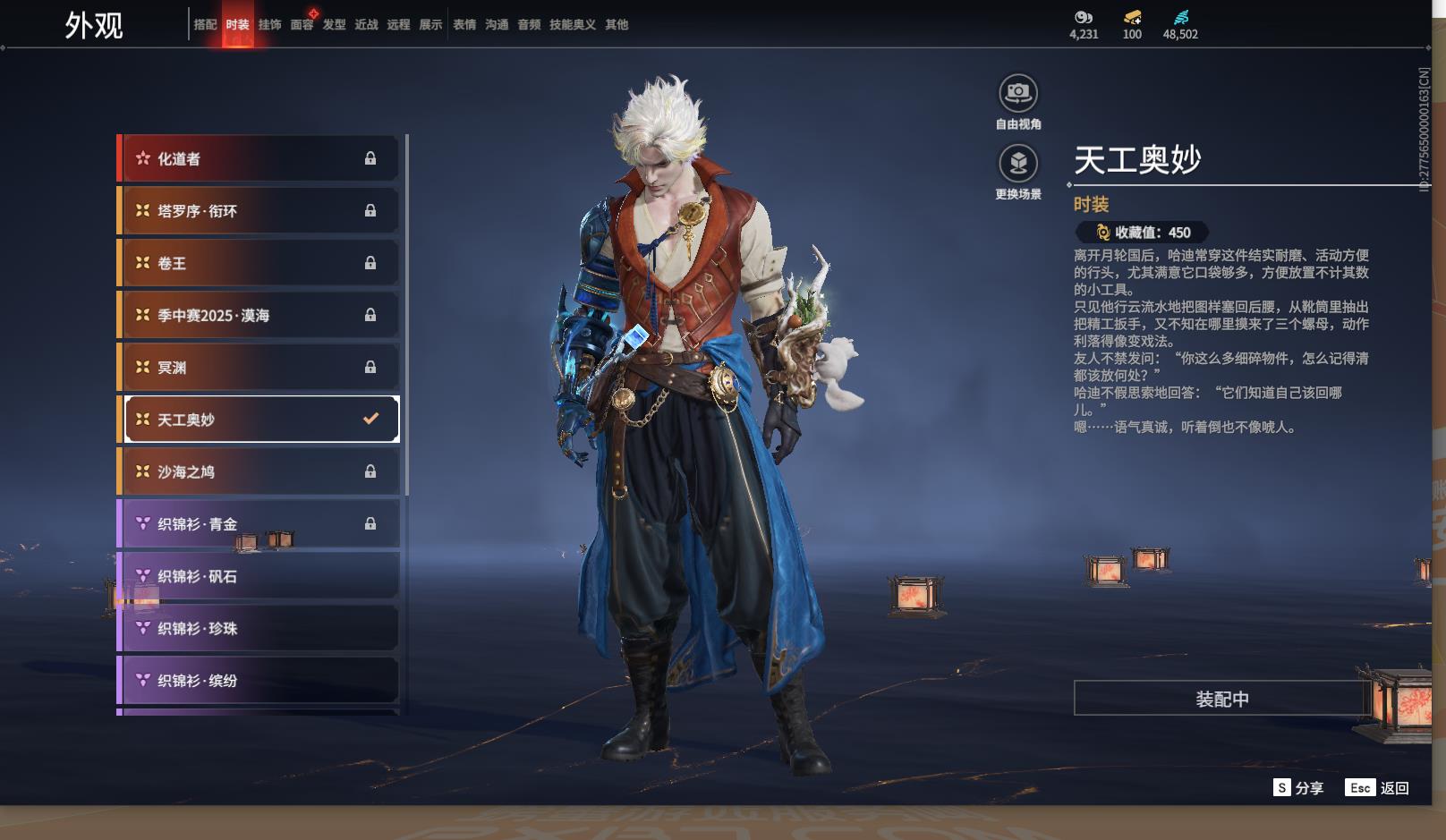Choose the 冥渊 outfit
Image resolution: width=1446 pixels, height=840 pixels.
[x=259, y=368]
